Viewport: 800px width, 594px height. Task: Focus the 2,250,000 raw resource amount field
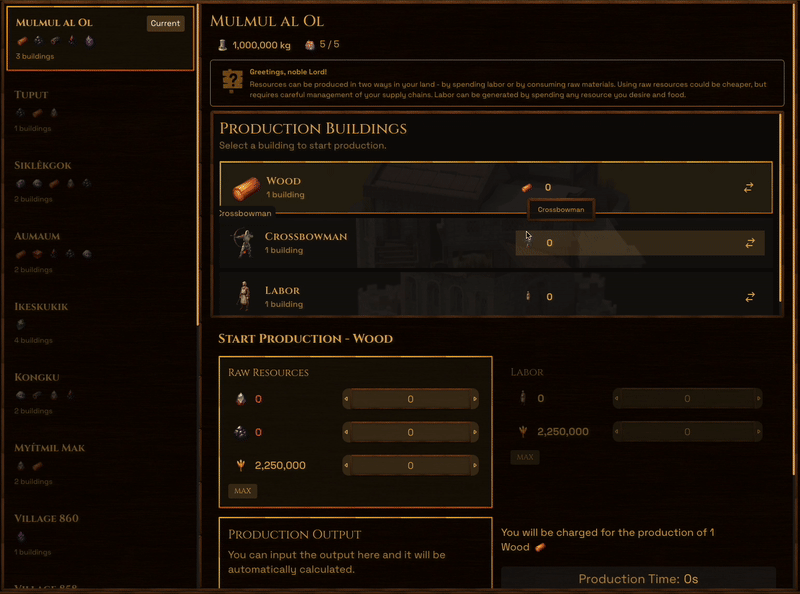[410, 466]
